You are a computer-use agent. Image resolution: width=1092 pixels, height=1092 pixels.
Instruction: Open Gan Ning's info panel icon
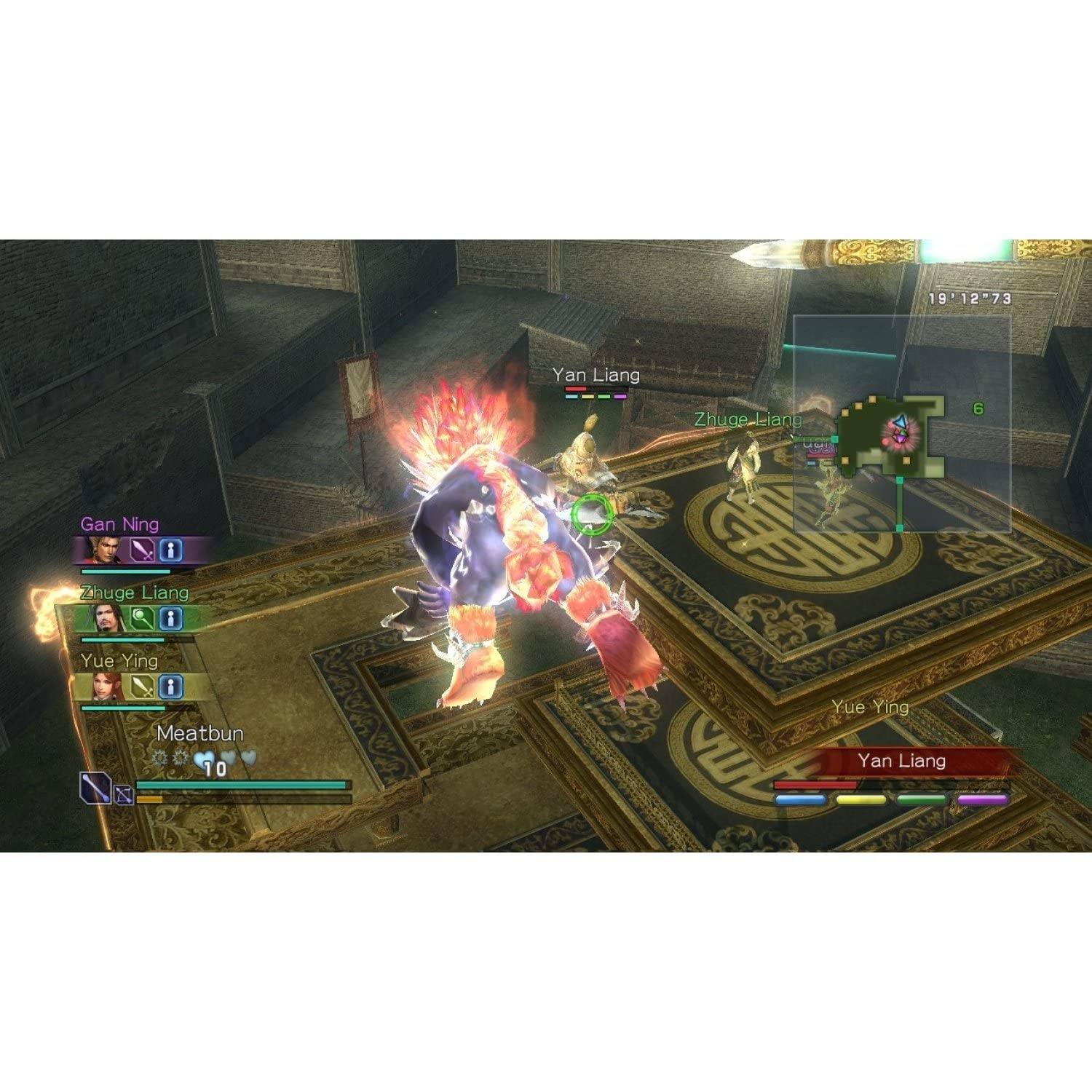pyautogui.click(x=170, y=550)
